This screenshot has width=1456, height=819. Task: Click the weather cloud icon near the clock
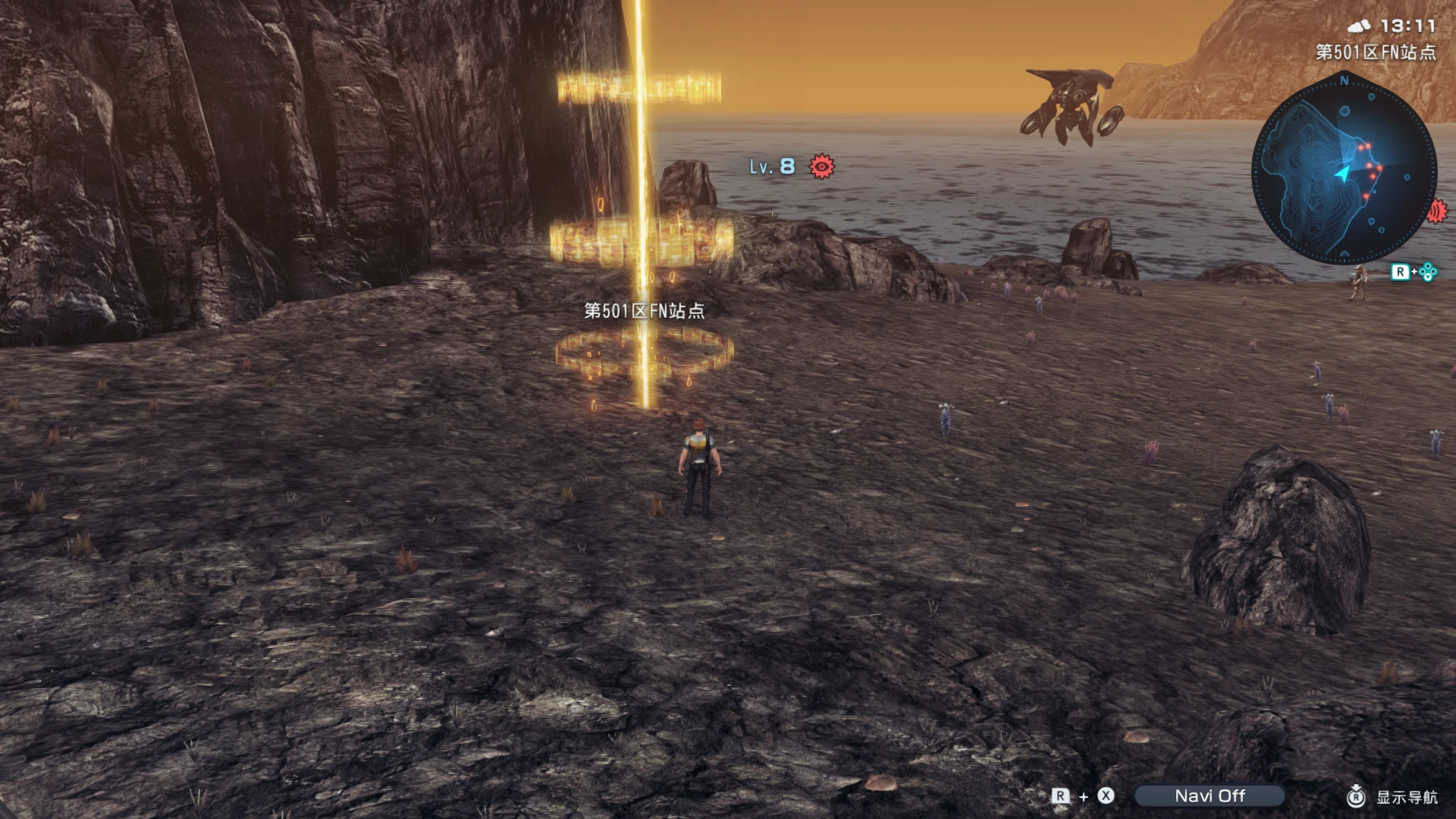tap(1359, 27)
